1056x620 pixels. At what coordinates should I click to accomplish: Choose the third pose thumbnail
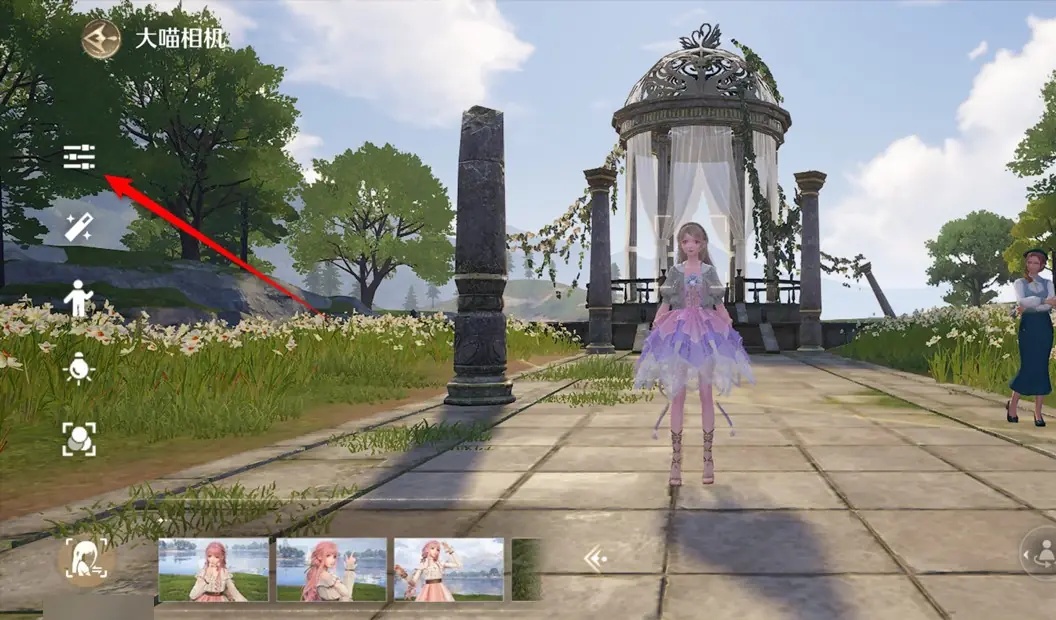tap(449, 570)
